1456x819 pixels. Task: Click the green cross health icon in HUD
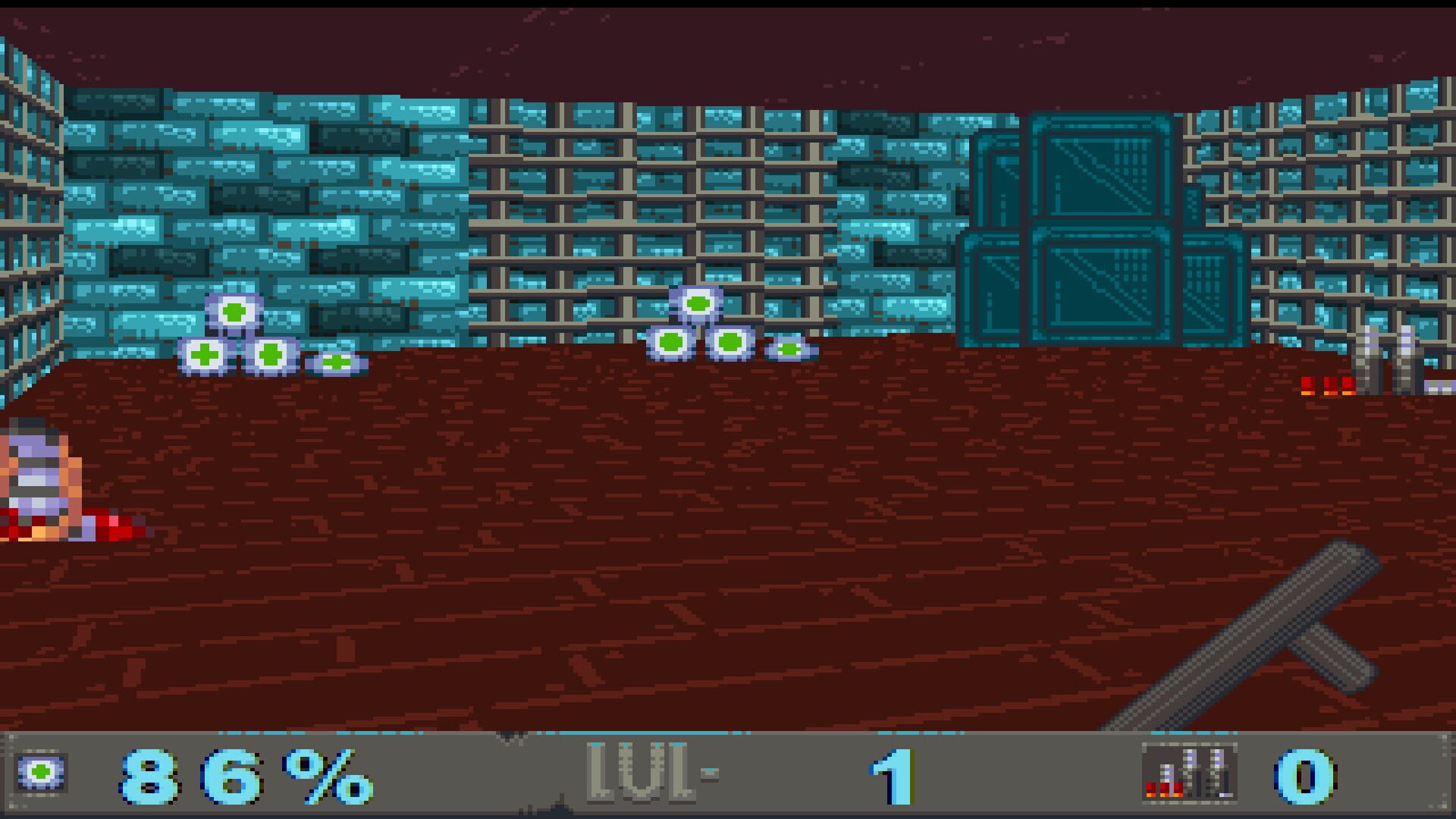42,773
